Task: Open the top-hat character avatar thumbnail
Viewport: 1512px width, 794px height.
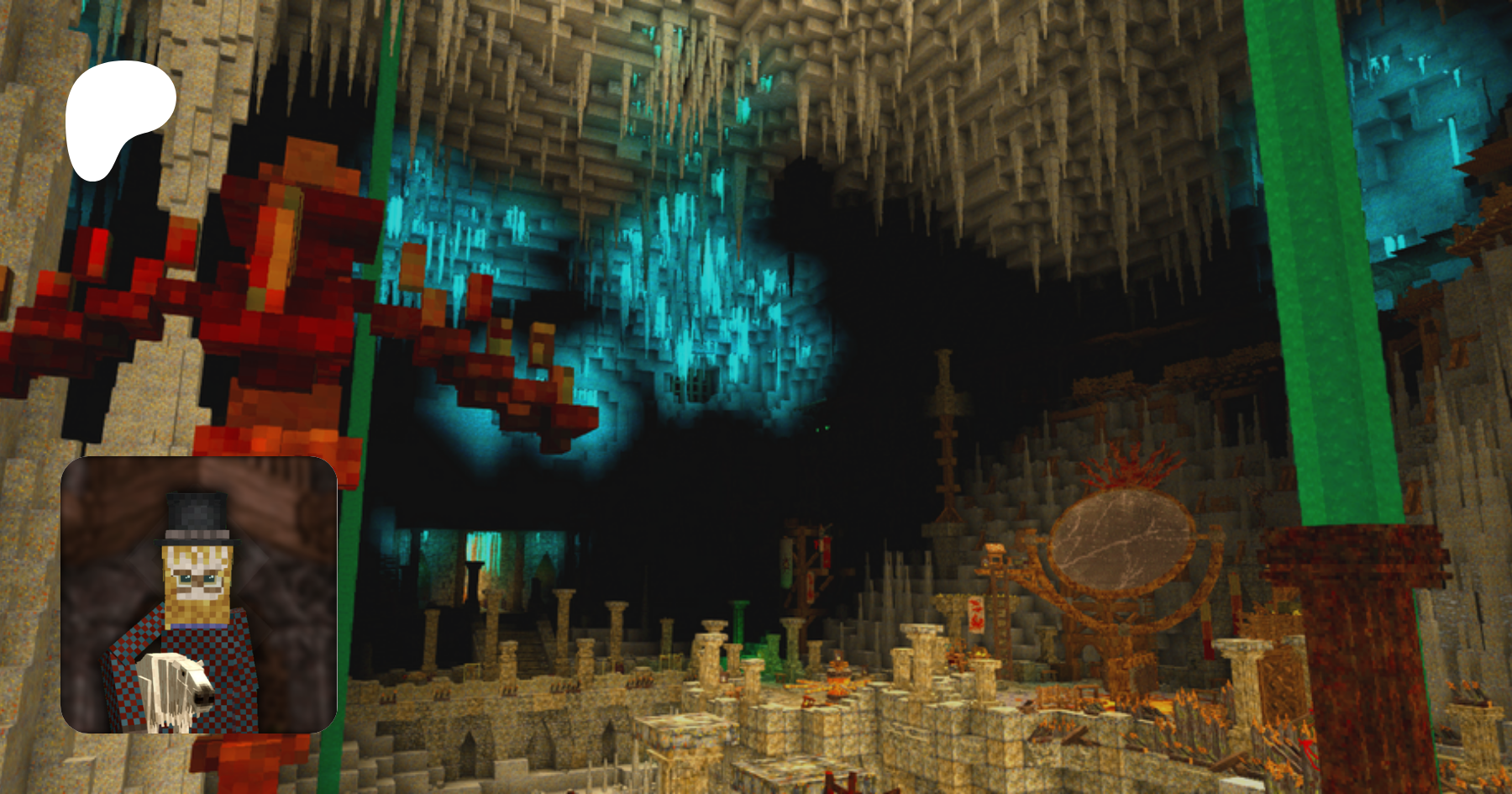Action: [x=199, y=595]
